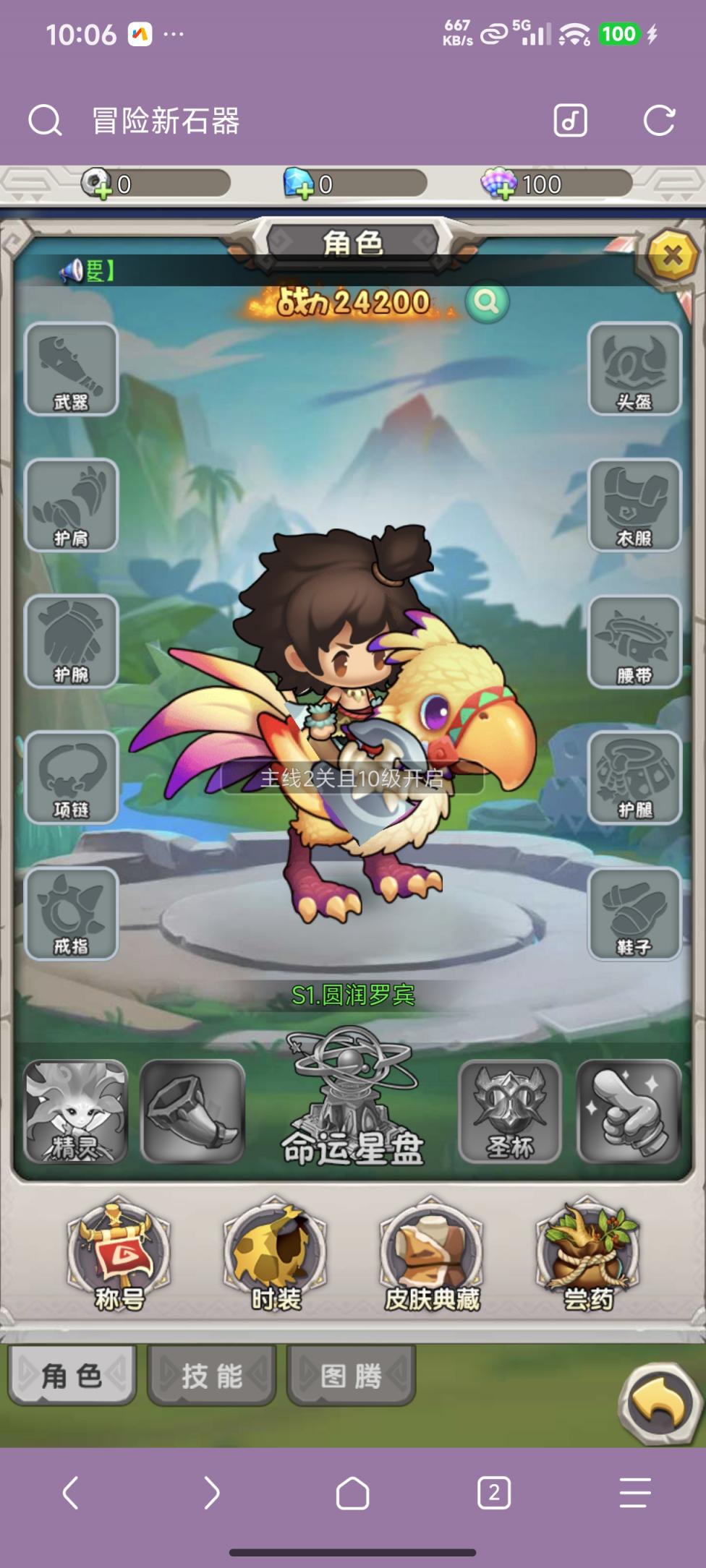The width and height of the screenshot is (706, 1568).
Task: Close the character panel with the X
Action: pos(672,255)
